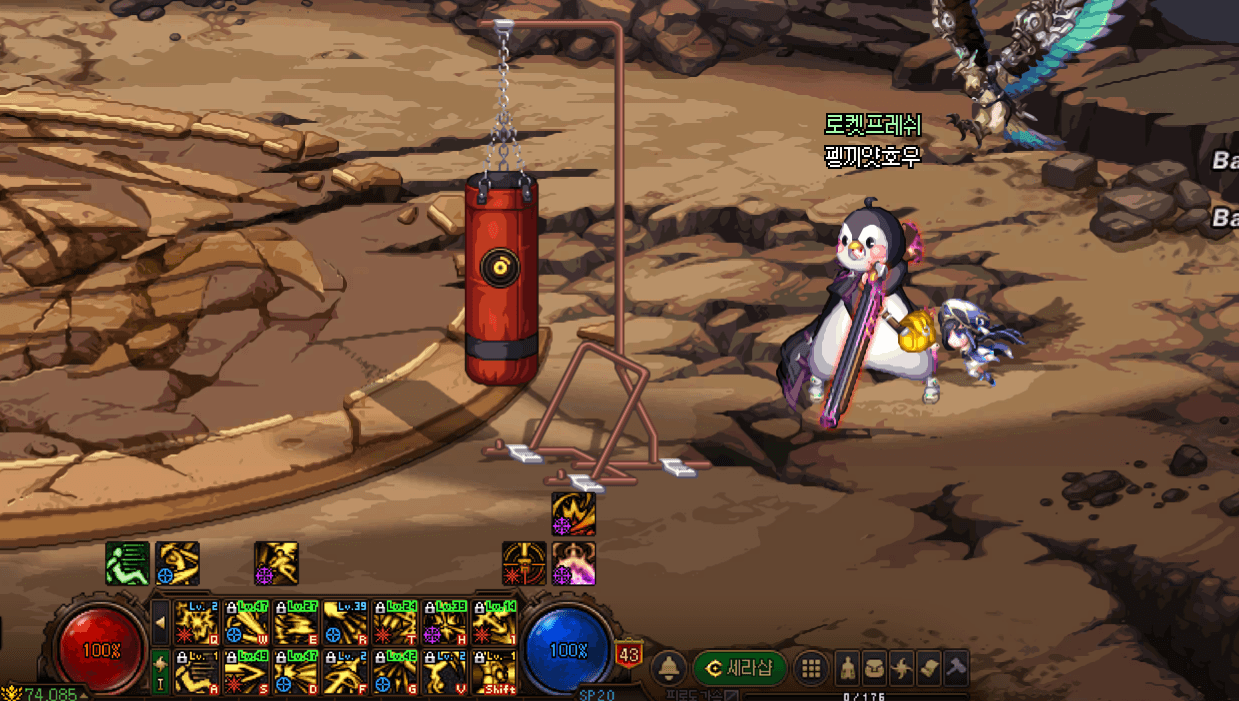Activate the Lv.47 skill on W
The width and height of the screenshot is (1239, 701).
point(246,622)
